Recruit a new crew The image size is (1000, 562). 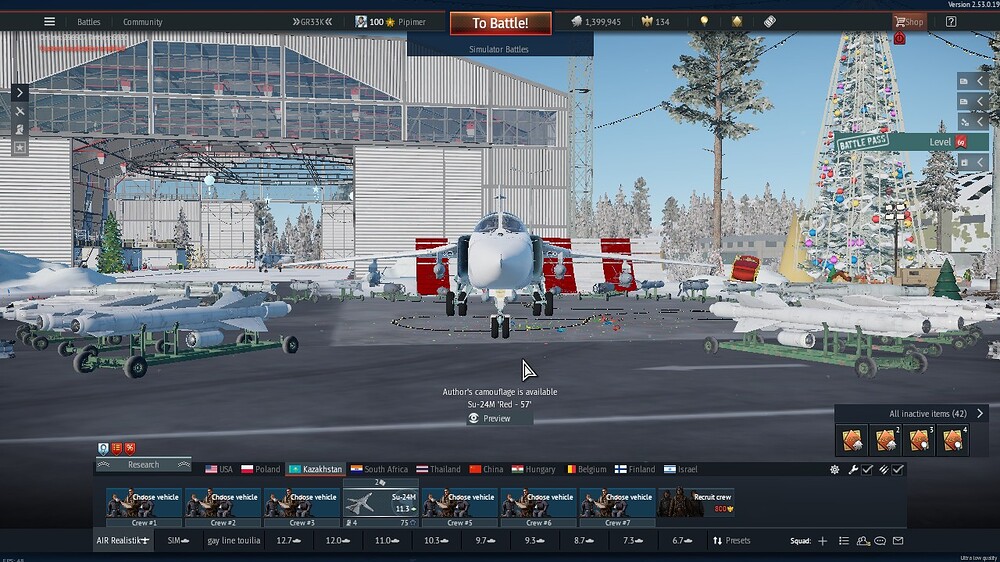[x=695, y=503]
